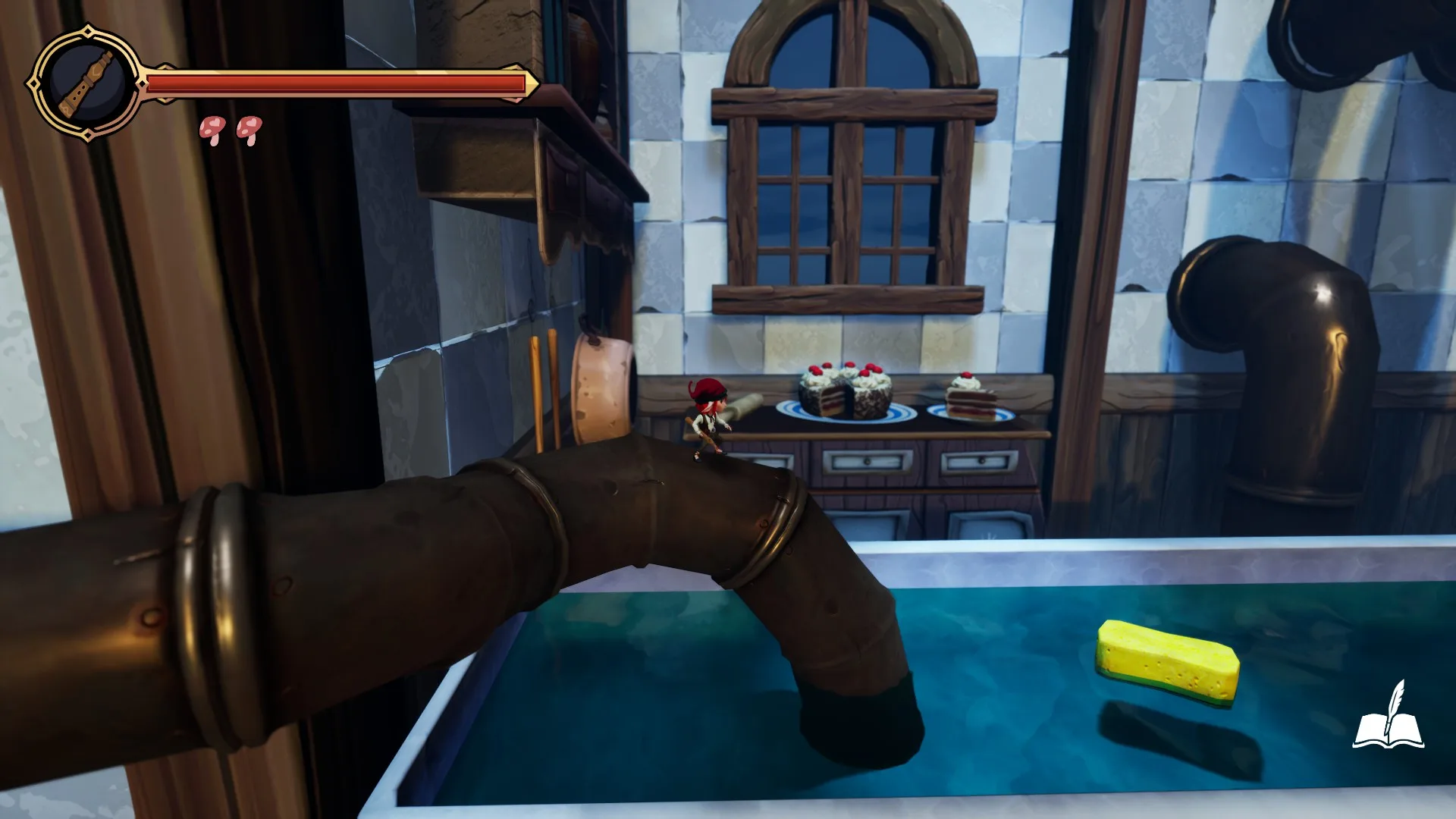Open the book and quill journal

1388,717
